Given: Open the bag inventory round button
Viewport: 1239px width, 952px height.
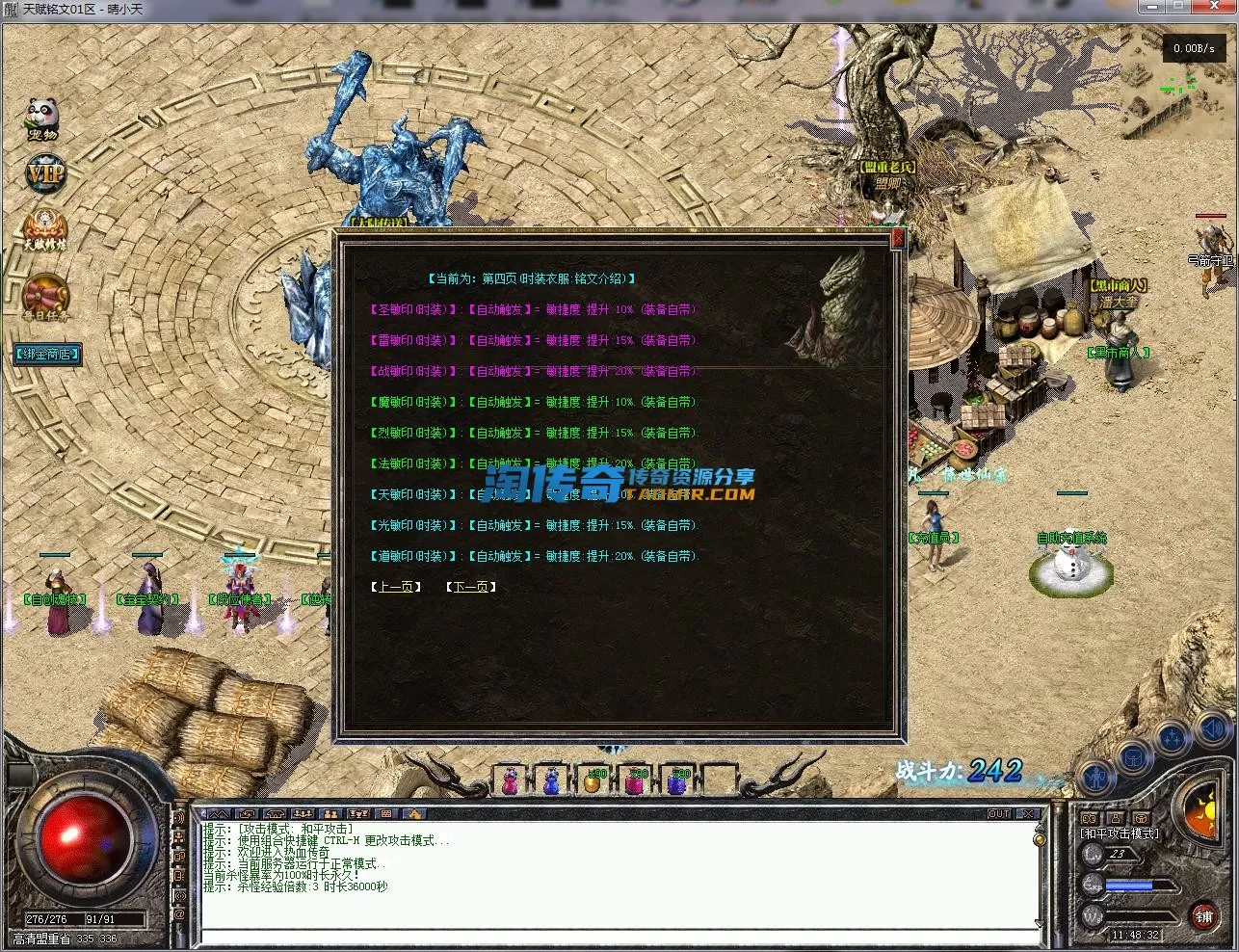Looking at the screenshot, I should (x=1133, y=757).
